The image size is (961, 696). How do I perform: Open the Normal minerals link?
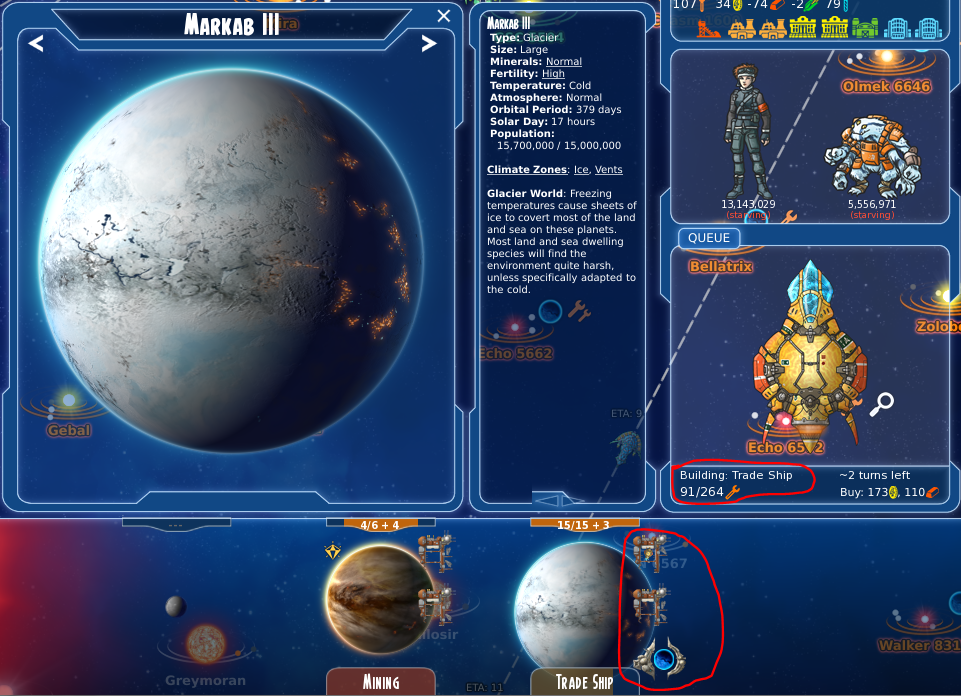click(564, 62)
